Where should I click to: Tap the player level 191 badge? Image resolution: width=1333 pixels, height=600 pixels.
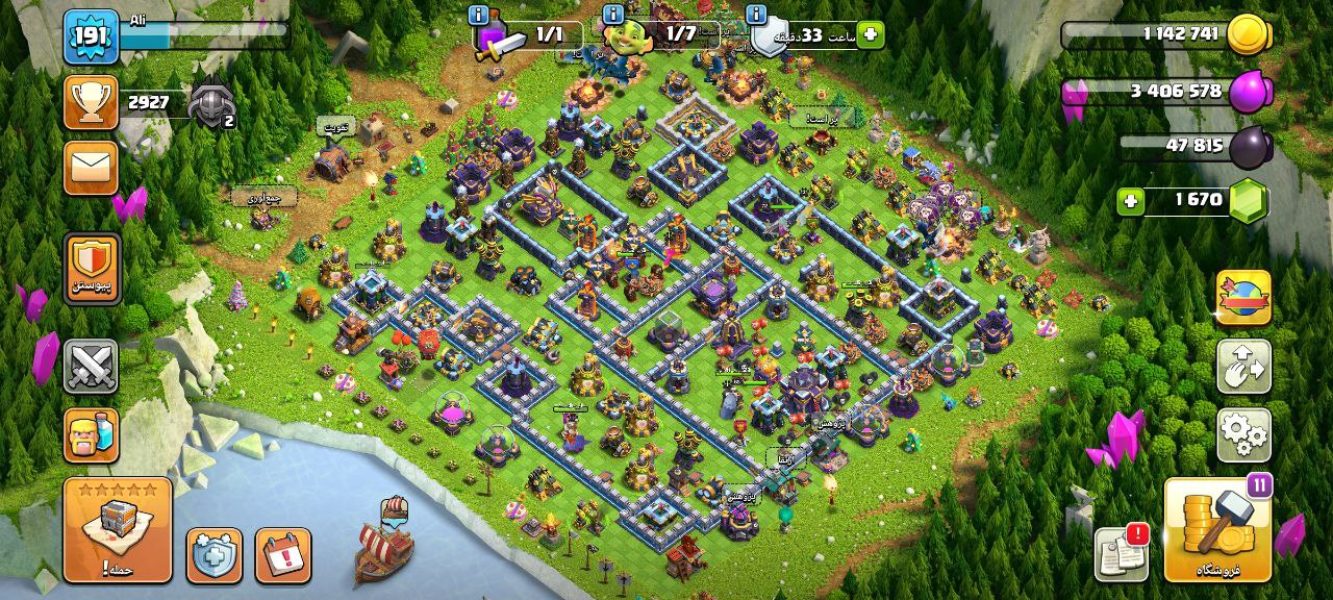click(x=91, y=38)
